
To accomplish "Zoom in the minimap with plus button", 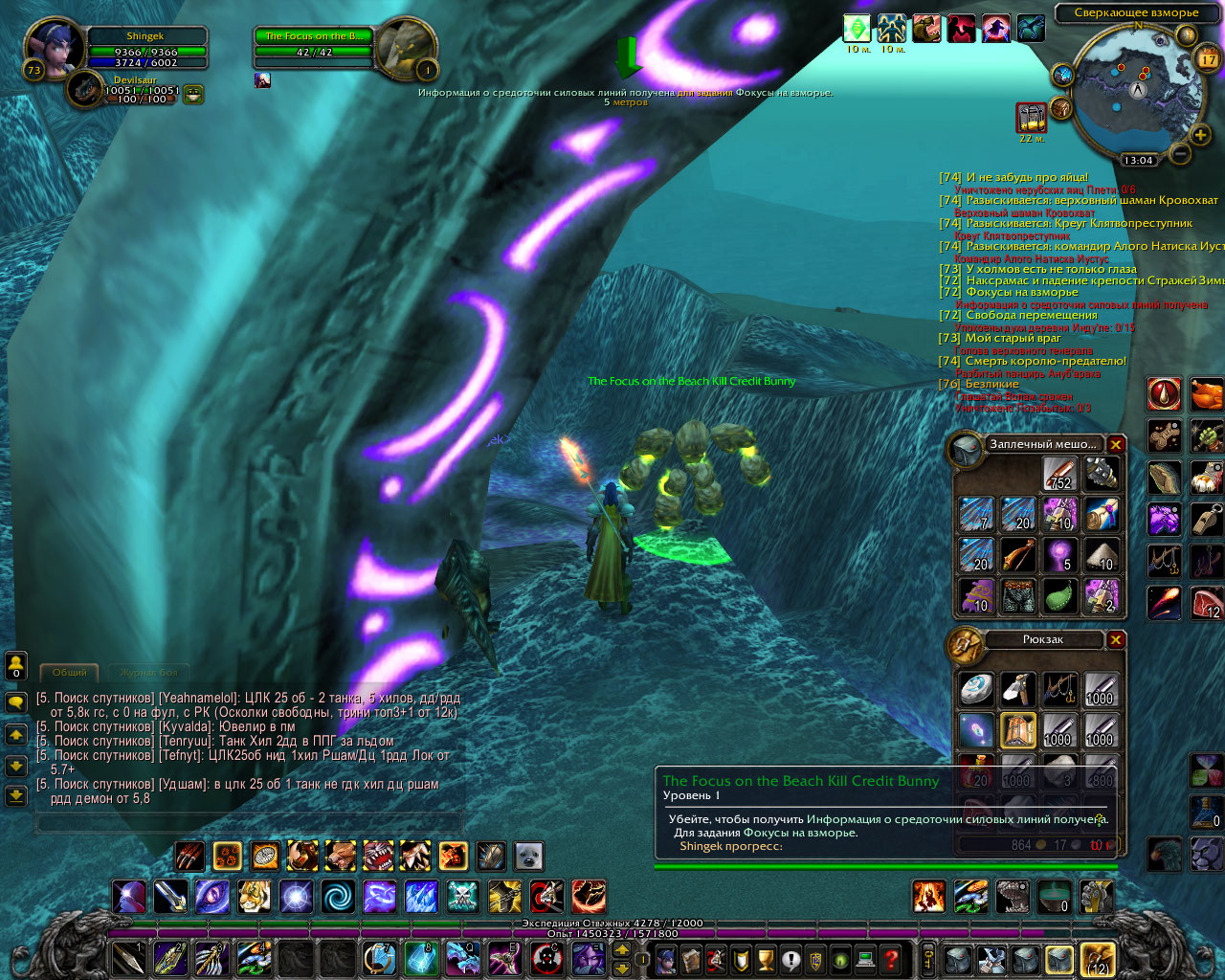I will click(x=1200, y=135).
